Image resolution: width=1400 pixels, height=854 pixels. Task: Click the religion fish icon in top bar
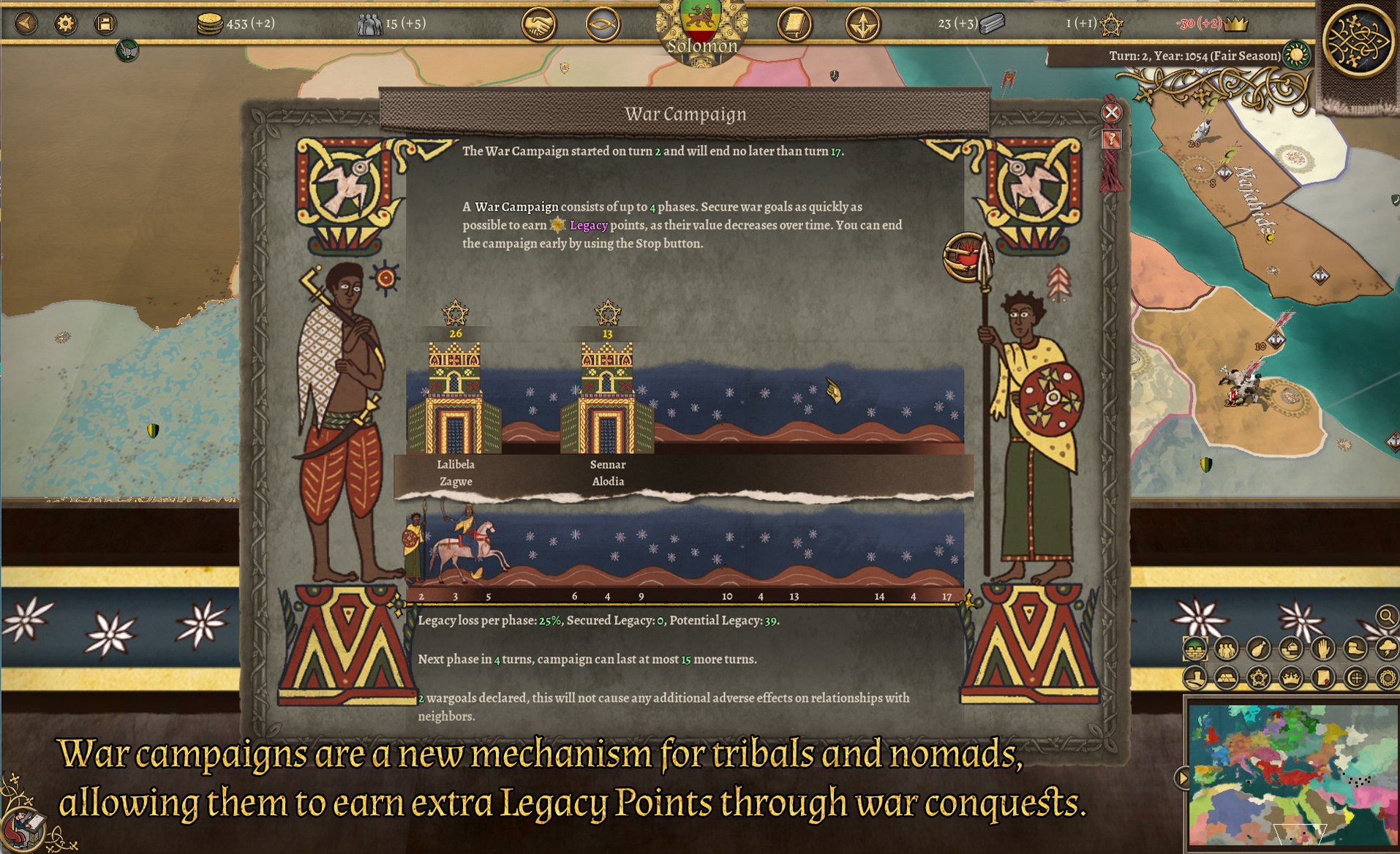click(x=603, y=23)
